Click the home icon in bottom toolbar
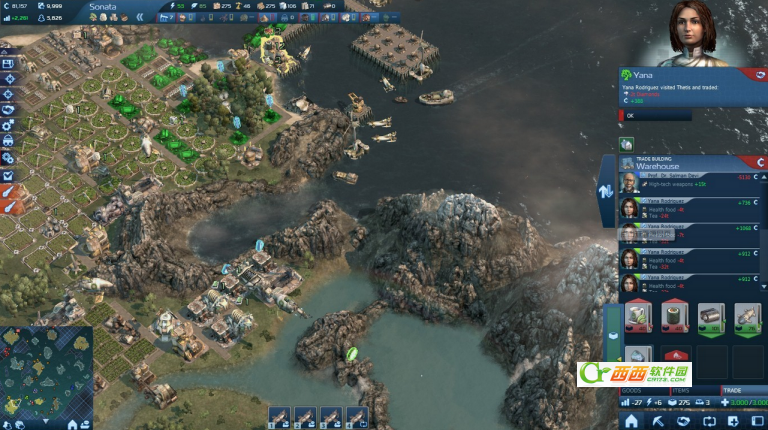This screenshot has width=768, height=430. coord(631,421)
